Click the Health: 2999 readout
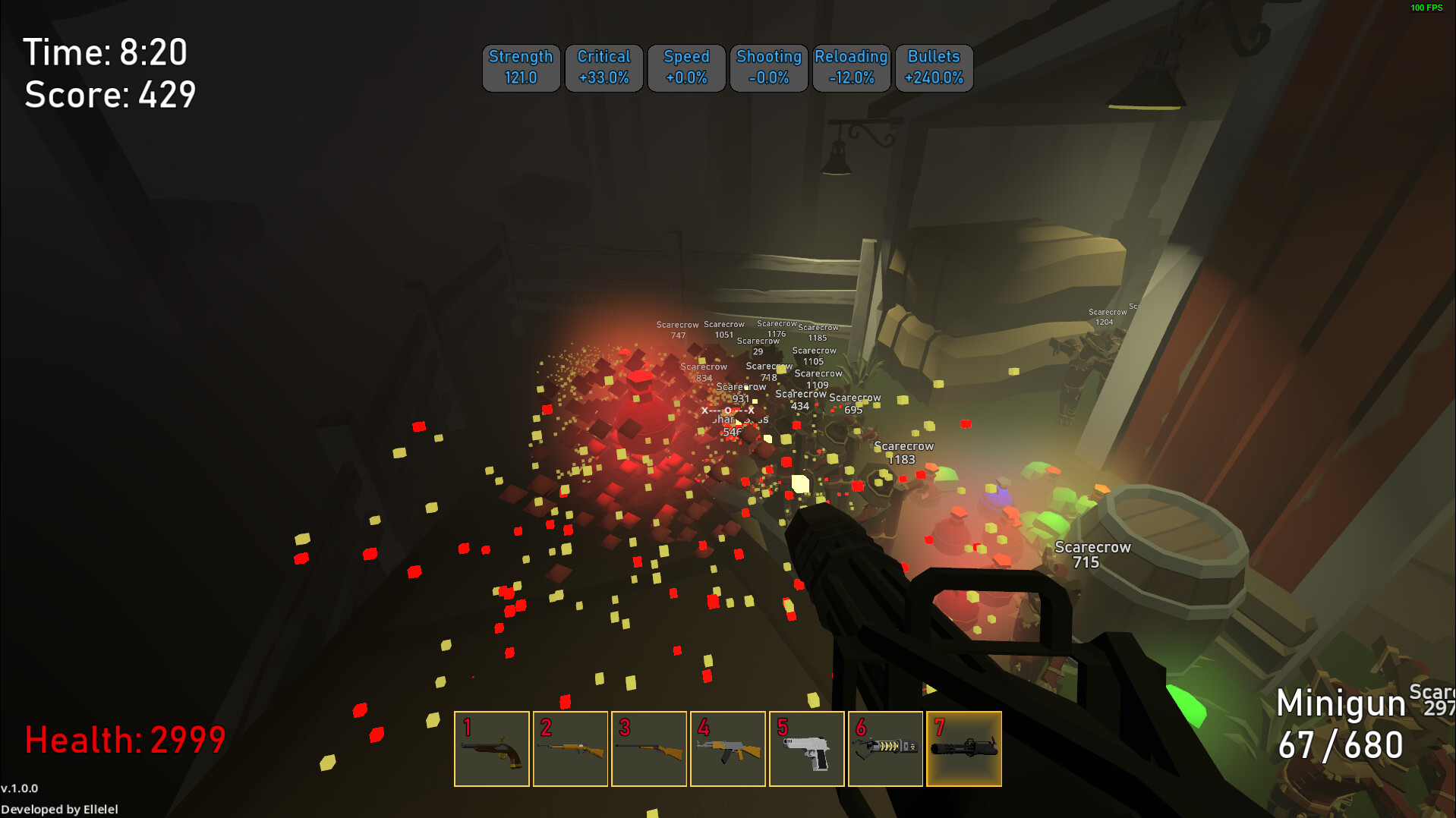This screenshot has height=818, width=1456. 125,737
